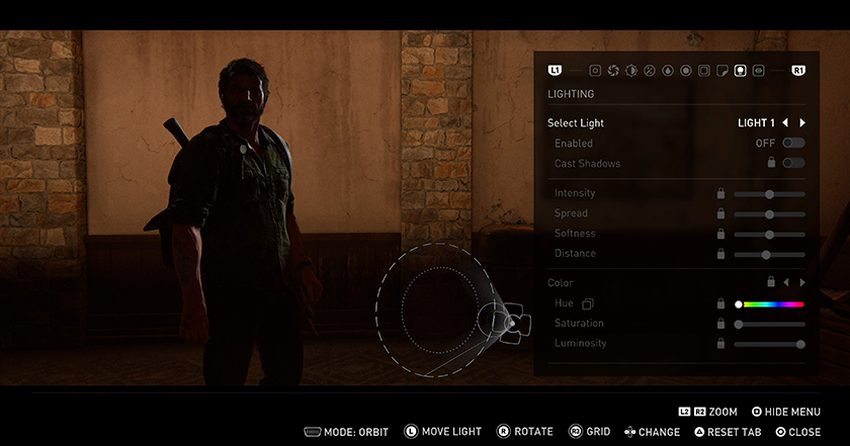850x446 pixels.
Task: Click the Saturation slider
Action: pyautogui.click(x=769, y=324)
